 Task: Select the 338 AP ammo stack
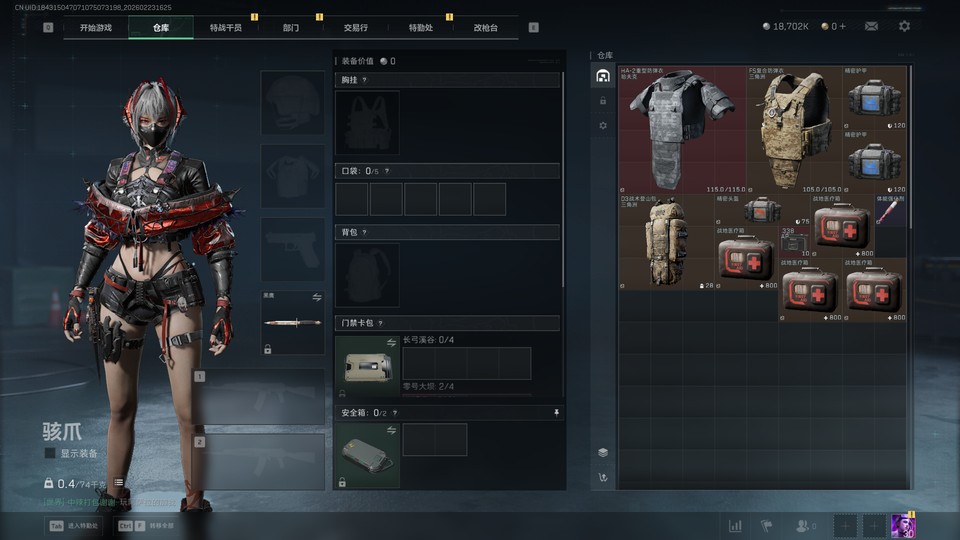pos(795,242)
